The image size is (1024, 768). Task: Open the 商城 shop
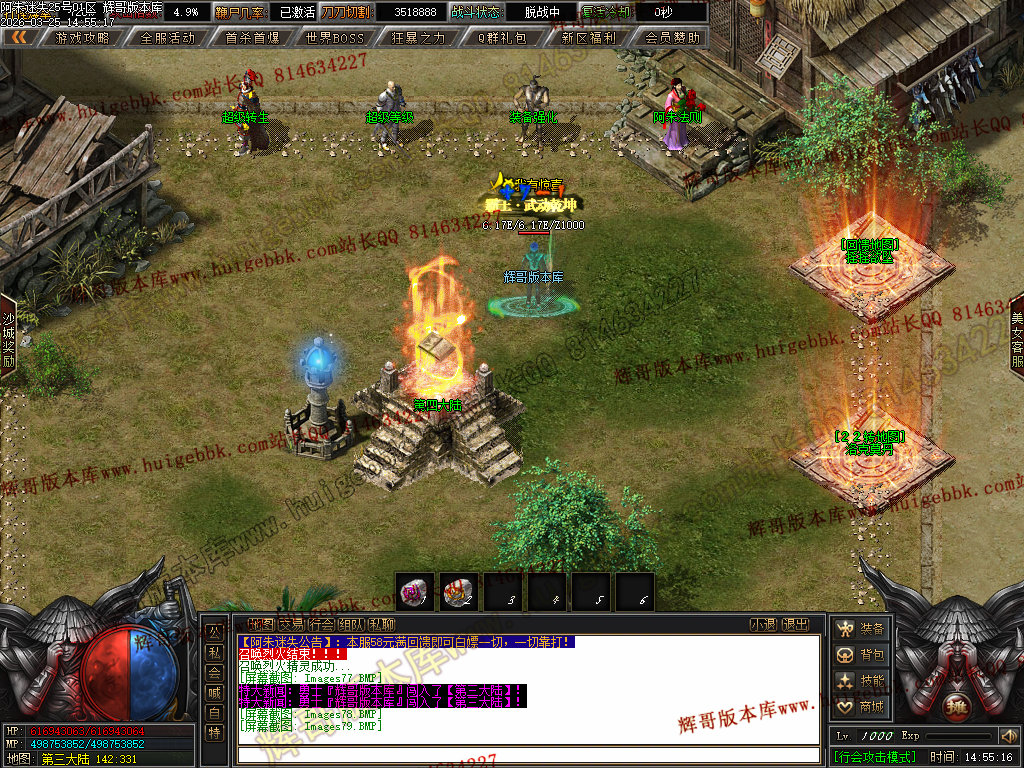861,707
